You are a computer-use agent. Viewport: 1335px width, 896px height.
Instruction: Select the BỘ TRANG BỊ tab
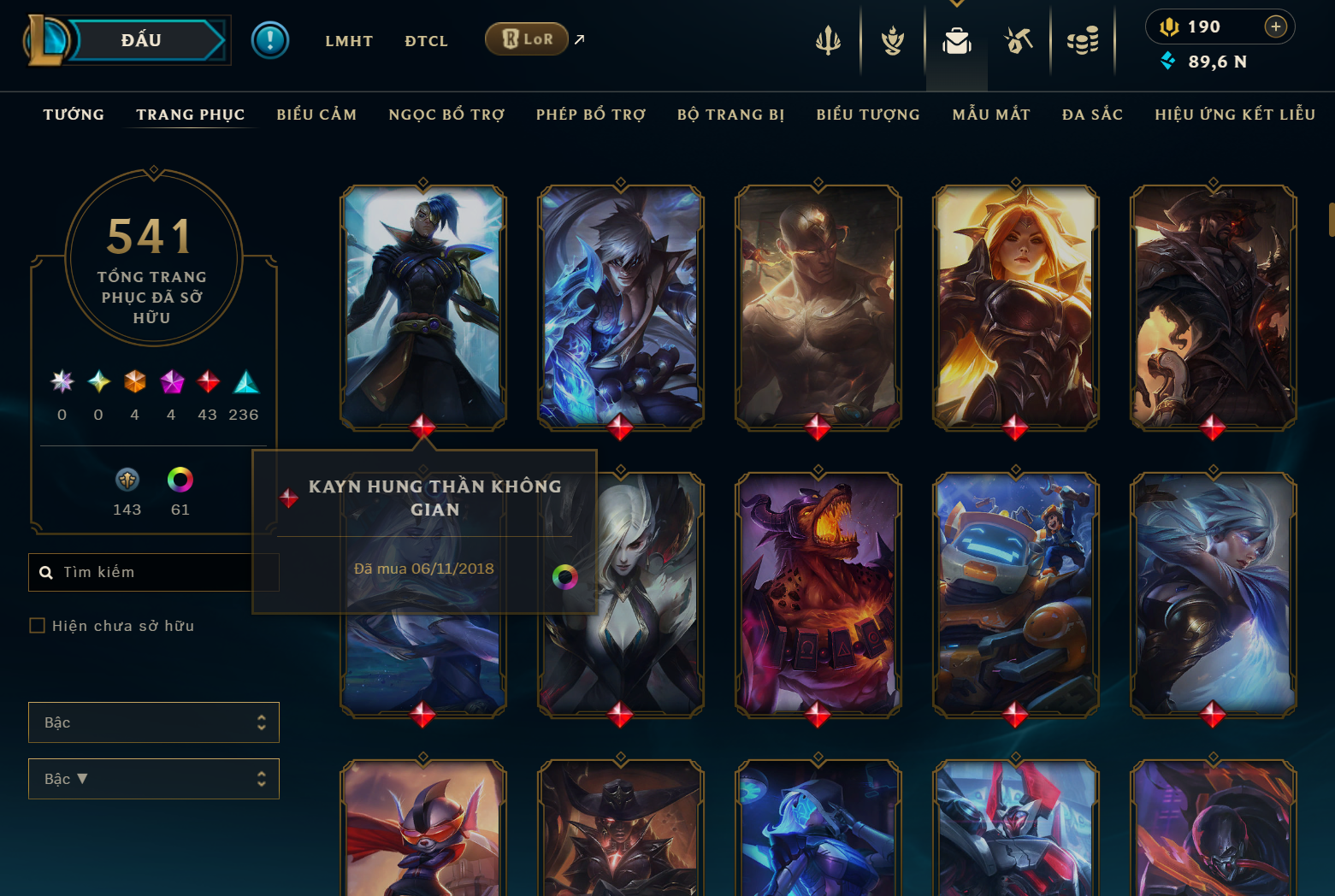tap(730, 115)
